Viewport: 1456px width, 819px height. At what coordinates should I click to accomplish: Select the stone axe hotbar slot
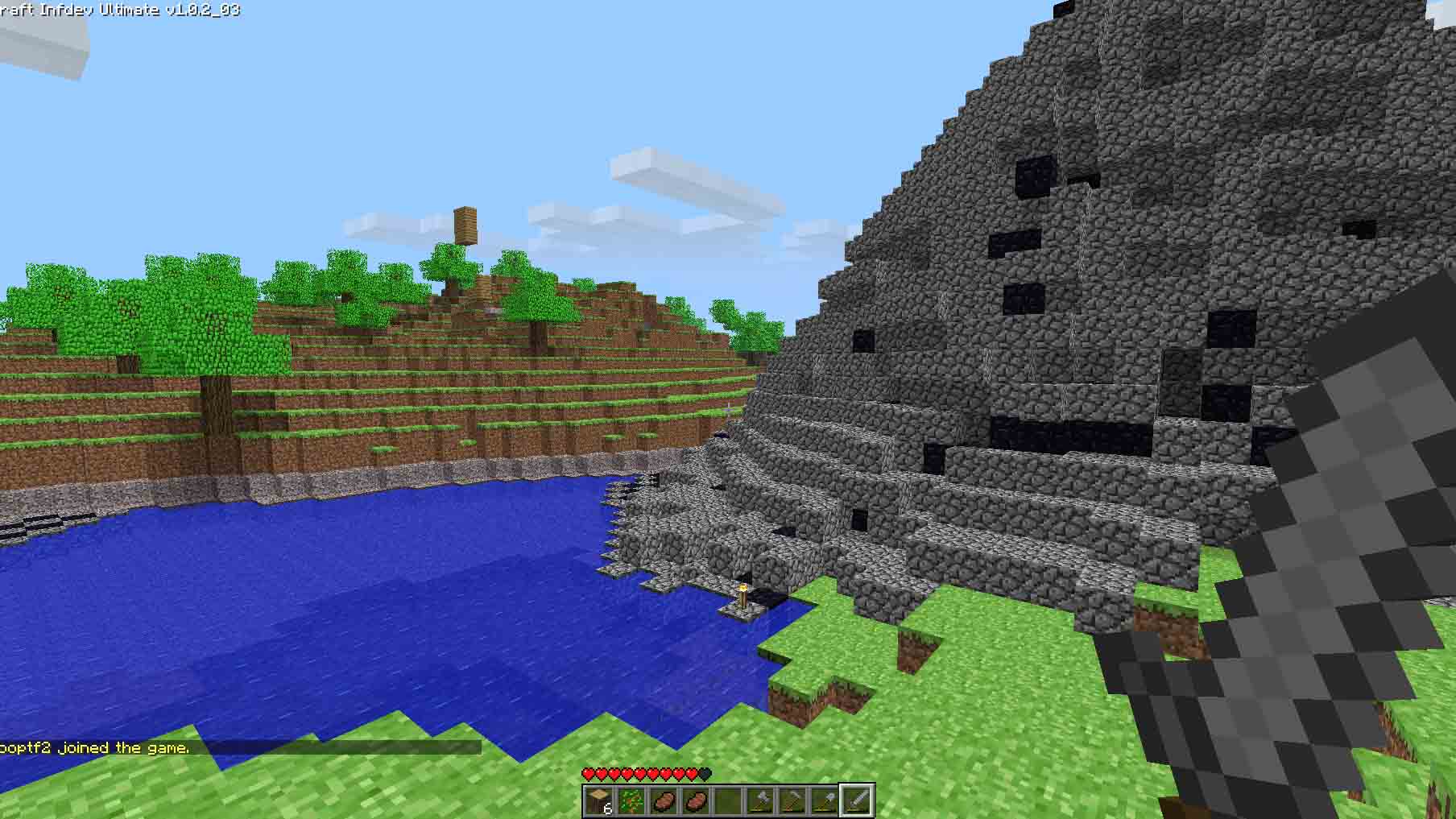[759, 801]
